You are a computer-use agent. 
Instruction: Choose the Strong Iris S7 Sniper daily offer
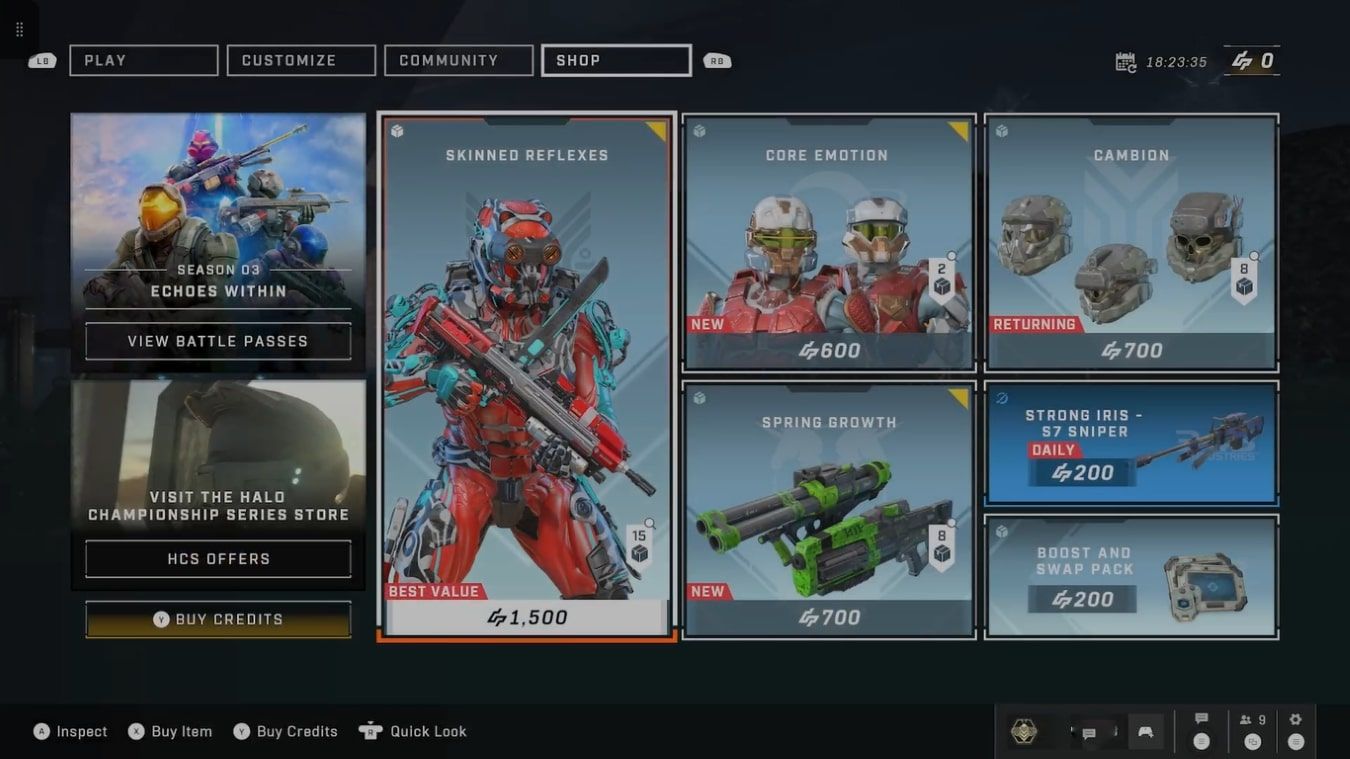[1131, 443]
